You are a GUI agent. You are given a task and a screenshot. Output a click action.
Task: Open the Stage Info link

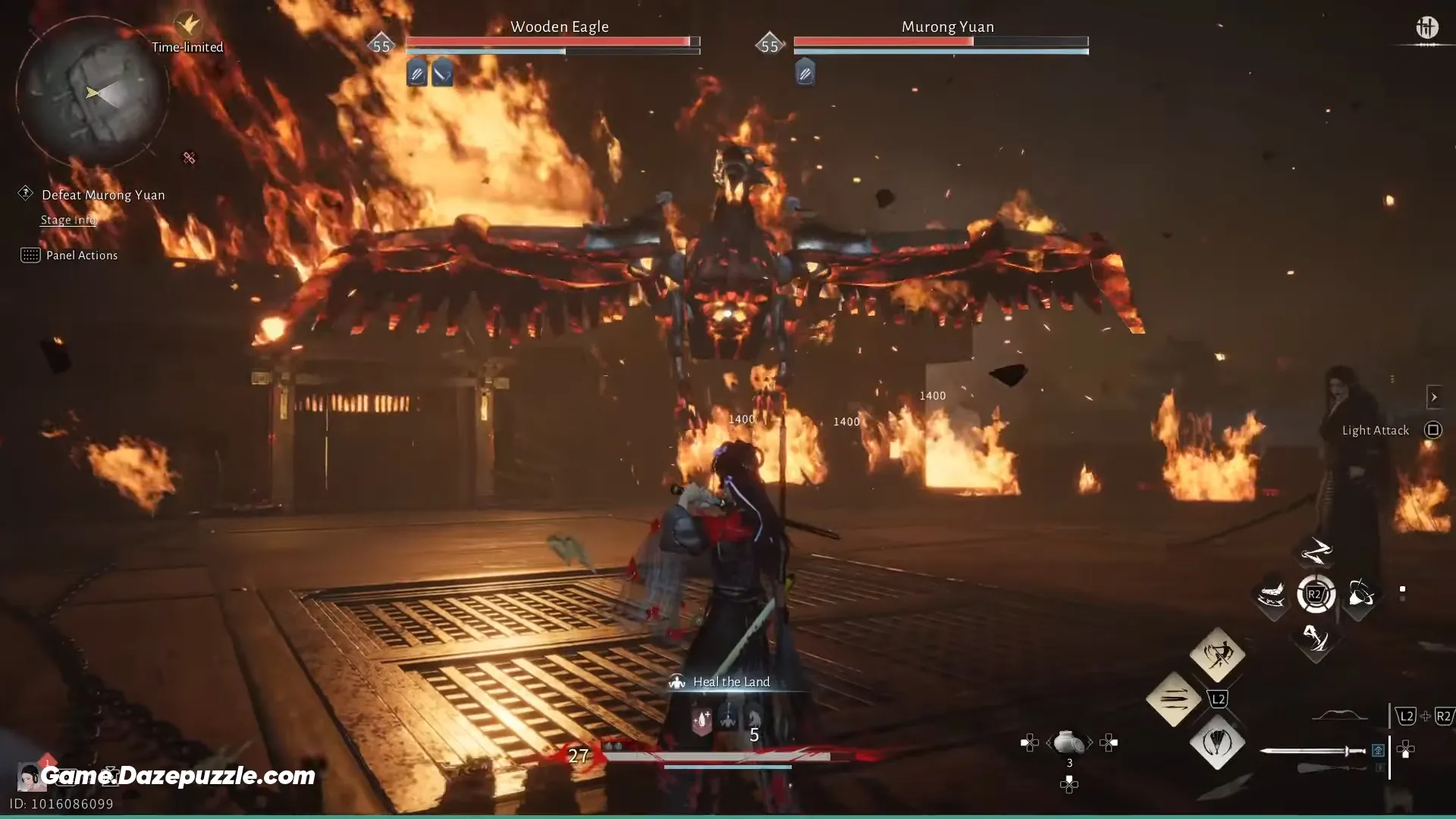click(x=68, y=220)
